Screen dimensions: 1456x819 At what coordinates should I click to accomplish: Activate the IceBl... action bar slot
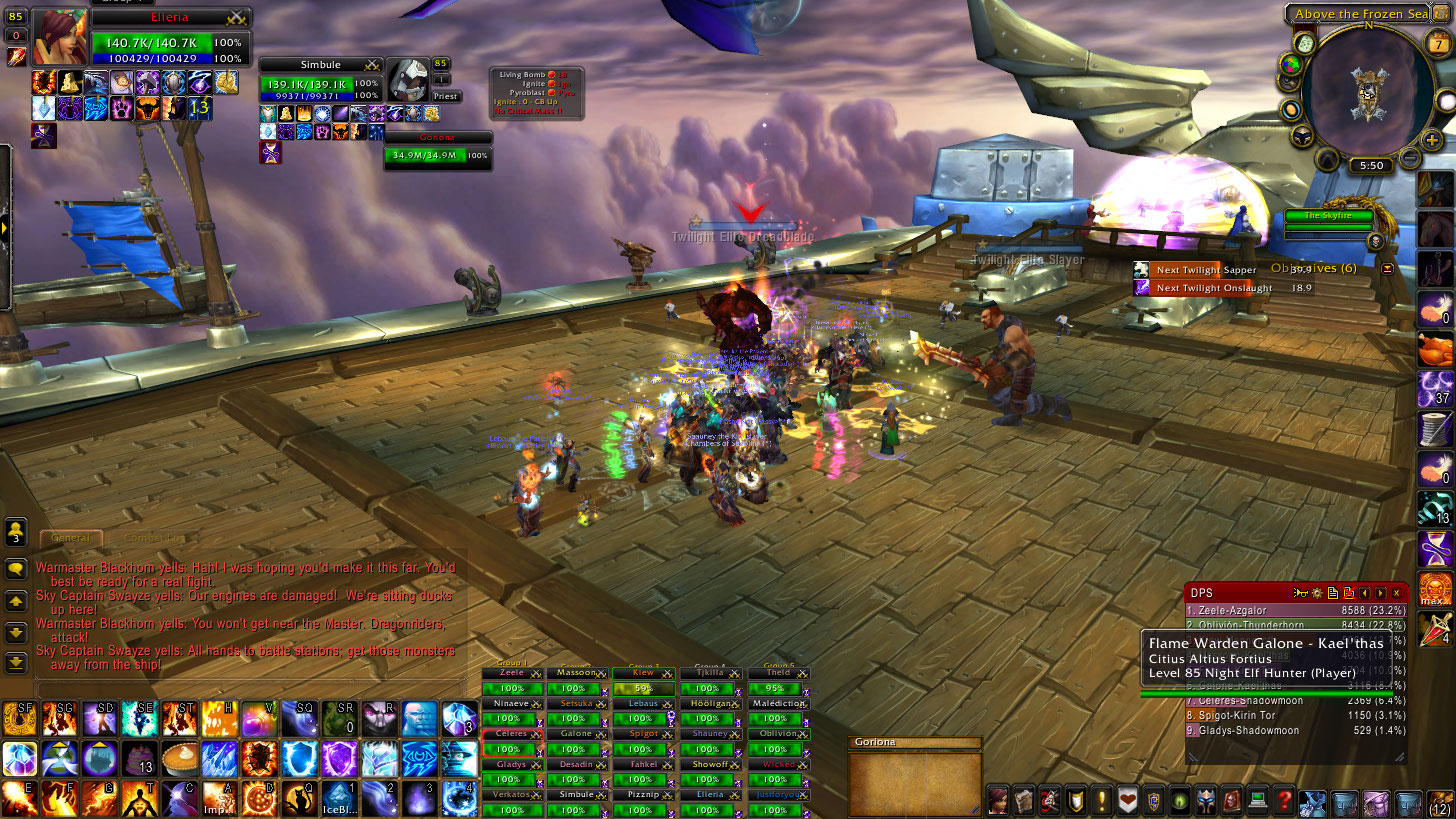(x=338, y=799)
